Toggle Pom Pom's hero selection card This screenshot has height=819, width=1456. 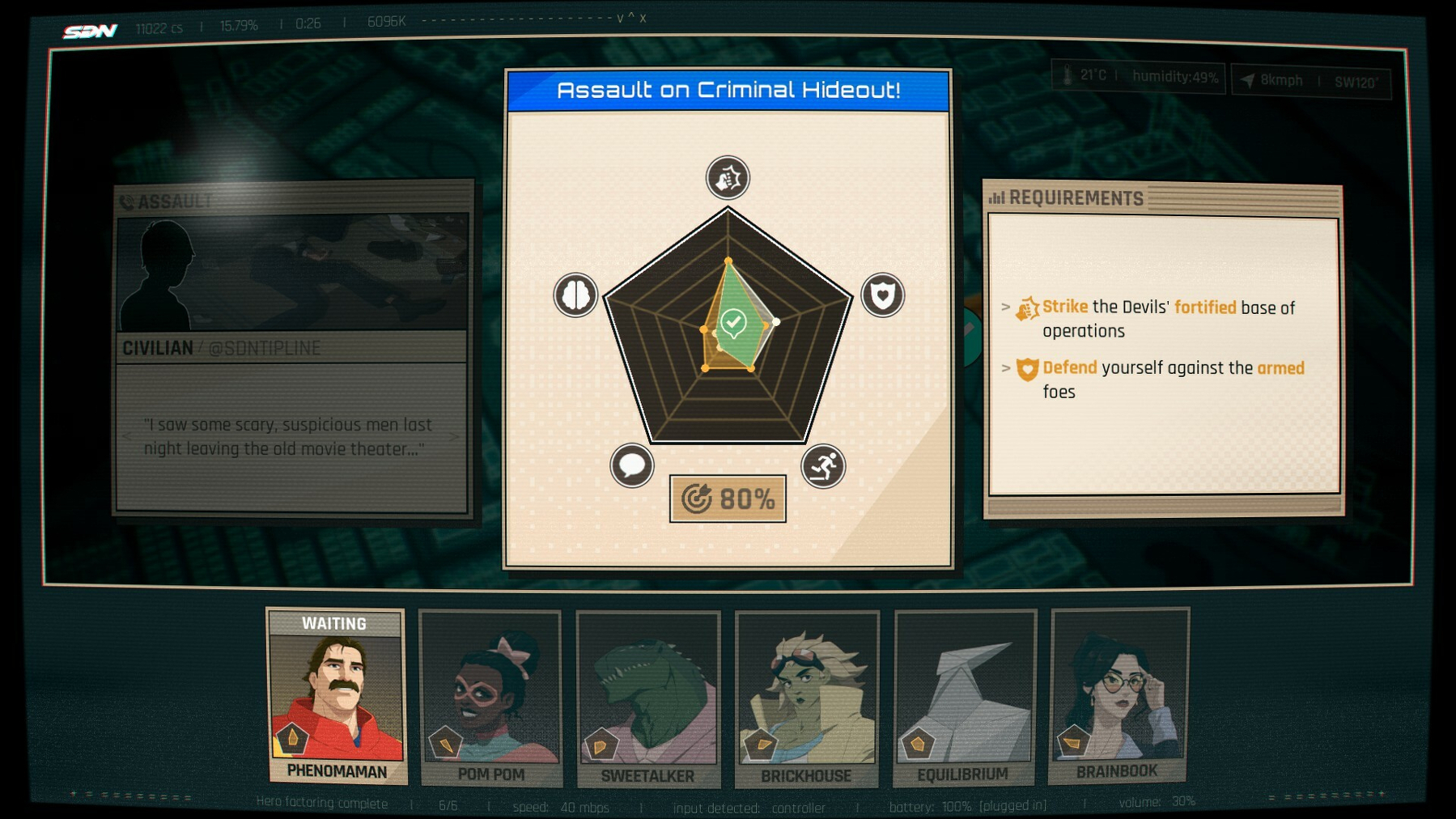pos(490,698)
